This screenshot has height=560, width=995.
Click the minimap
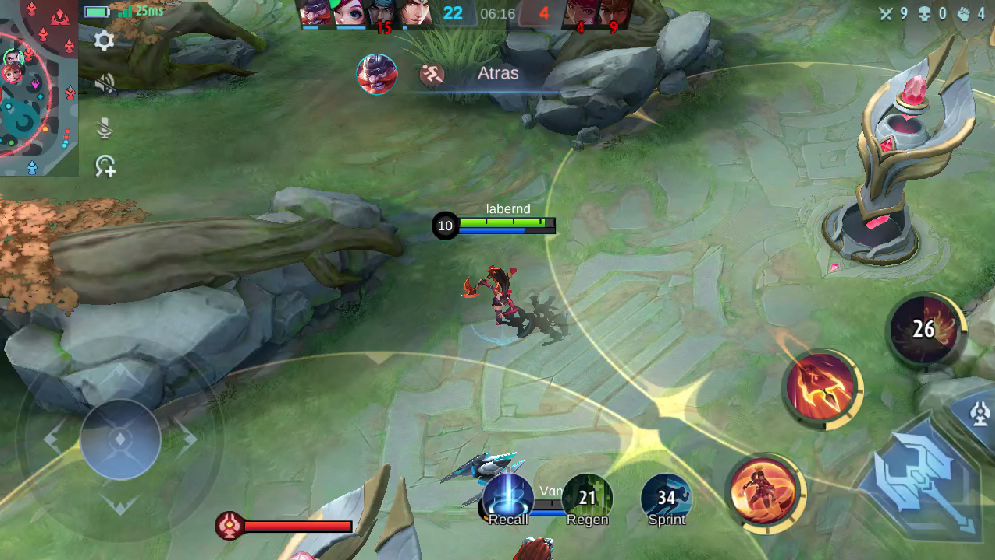[38, 88]
